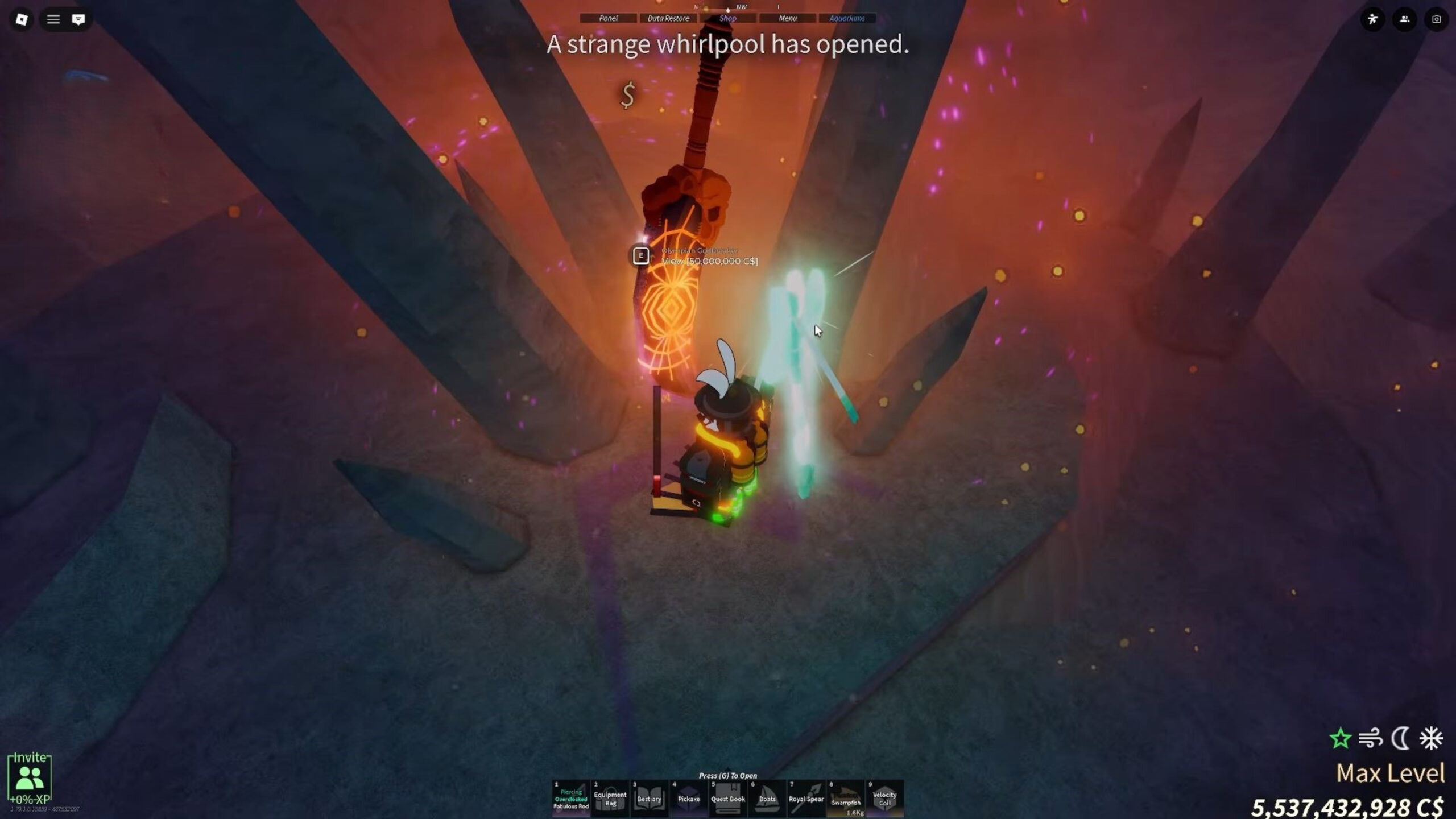Choose the Velocity Coil slot
This screenshot has width=1456, height=819.
coord(885,799)
